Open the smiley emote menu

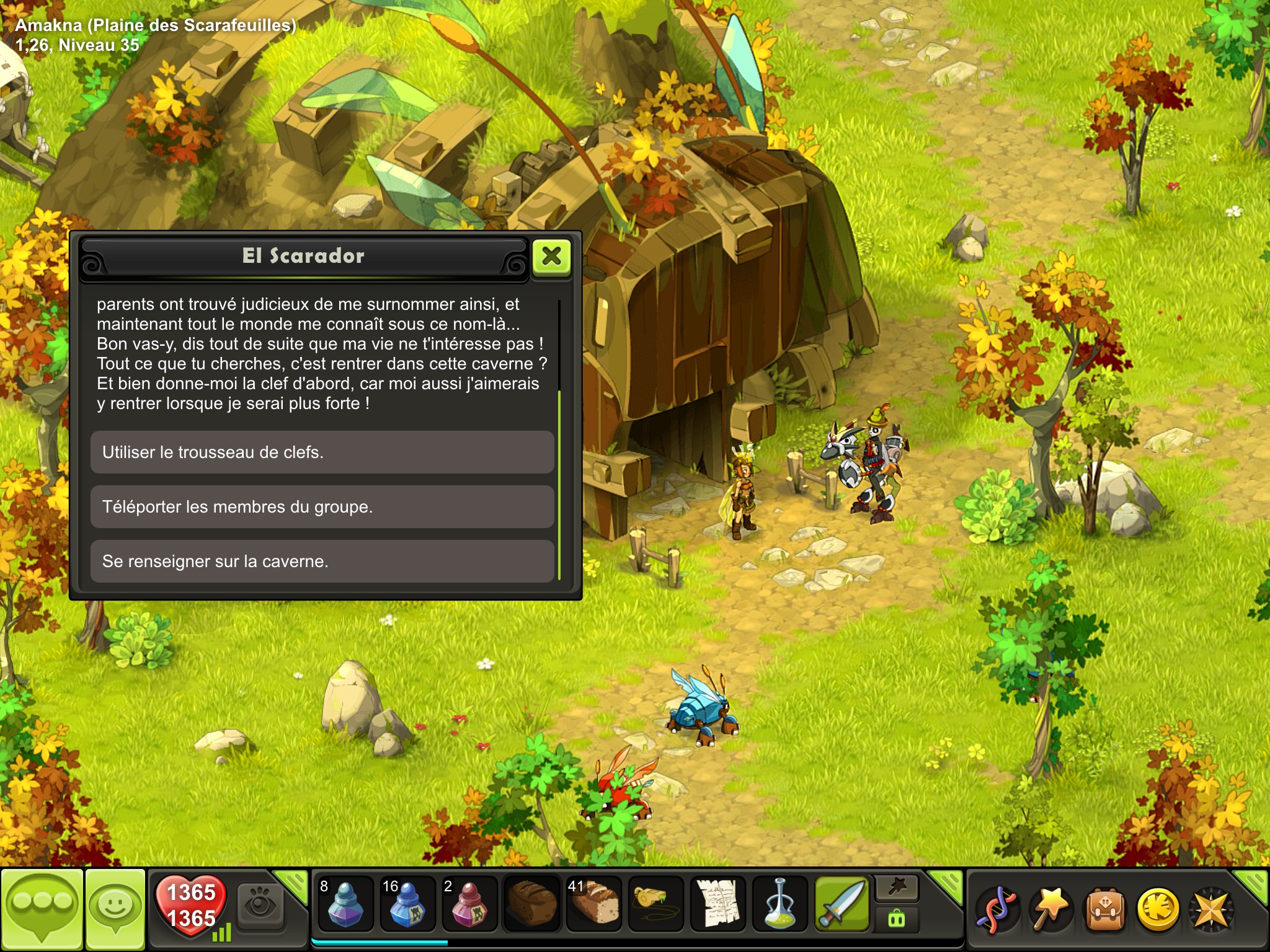tap(115, 909)
